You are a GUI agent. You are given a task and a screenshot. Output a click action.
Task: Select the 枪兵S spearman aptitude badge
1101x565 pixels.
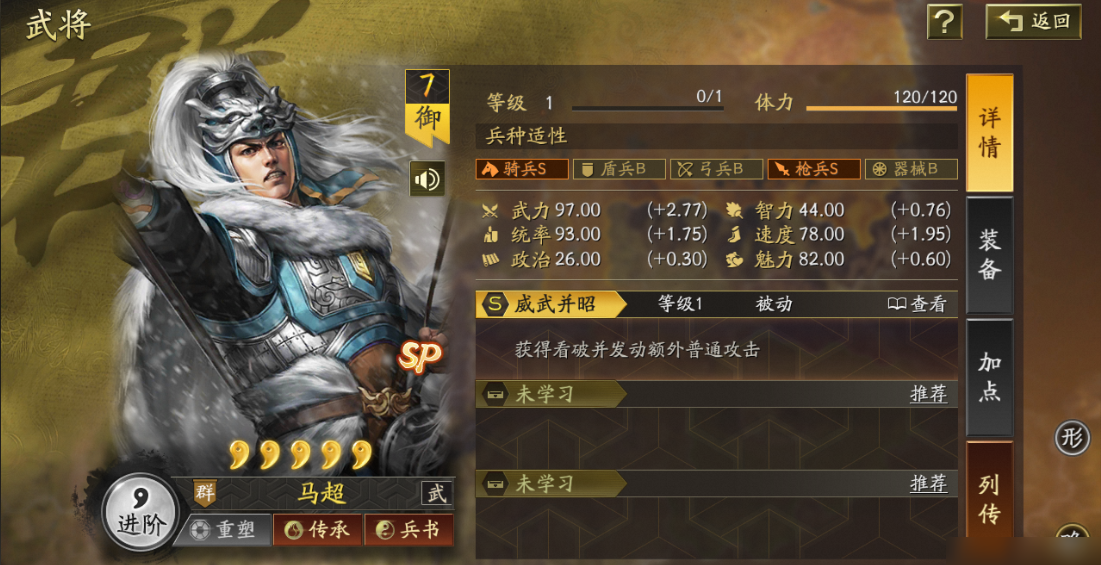click(814, 169)
